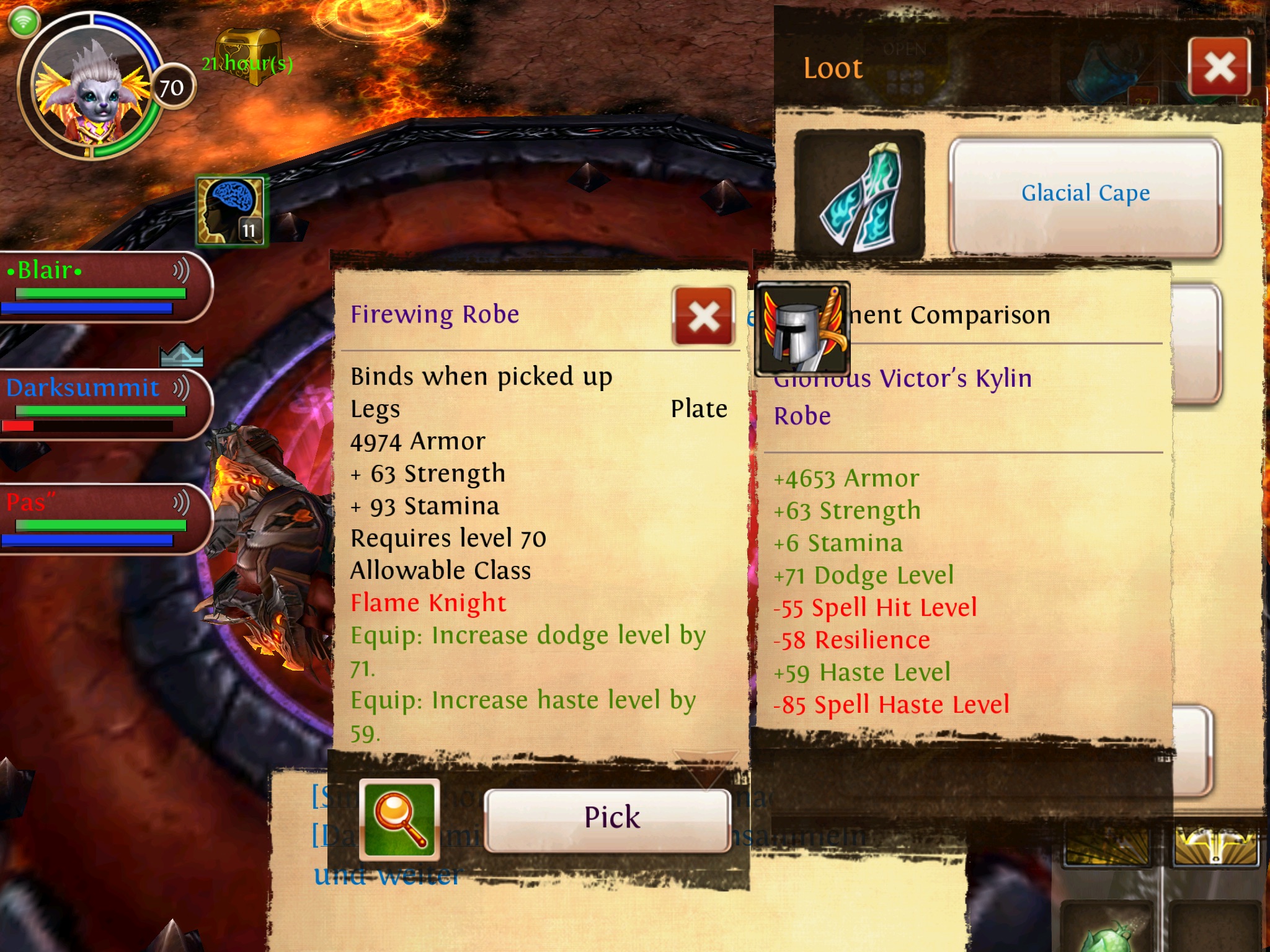Inspect item with the magnifying glass

(x=399, y=819)
